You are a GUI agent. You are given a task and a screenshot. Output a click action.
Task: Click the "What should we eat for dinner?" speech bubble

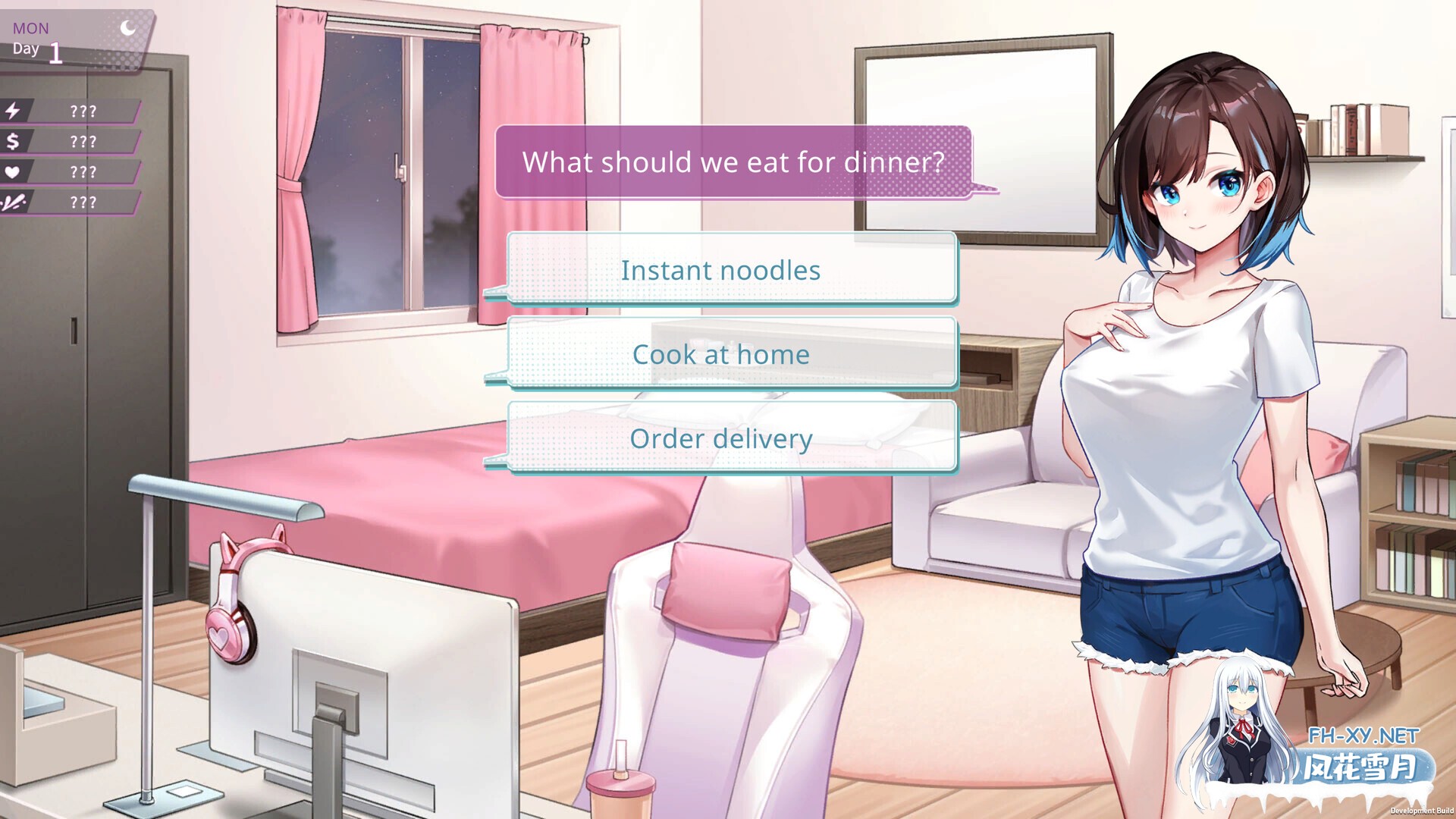(734, 162)
